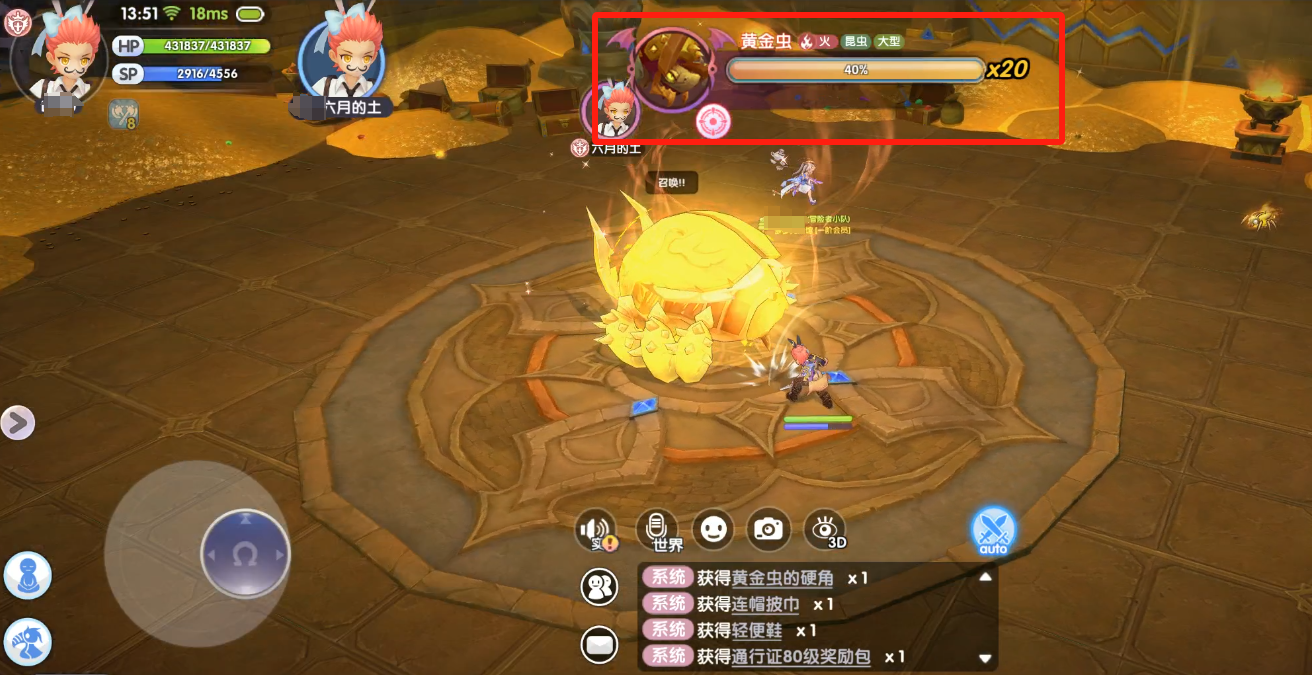Expand the side panel arrow button
Image resolution: width=1312 pixels, height=675 pixels.
tap(17, 423)
